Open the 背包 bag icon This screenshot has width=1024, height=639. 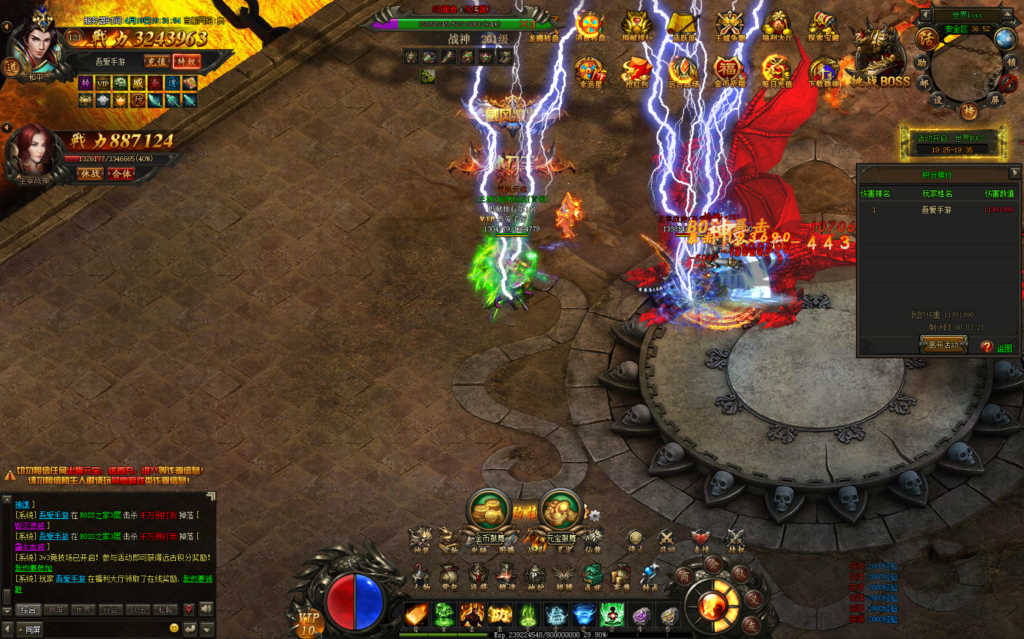pos(450,577)
